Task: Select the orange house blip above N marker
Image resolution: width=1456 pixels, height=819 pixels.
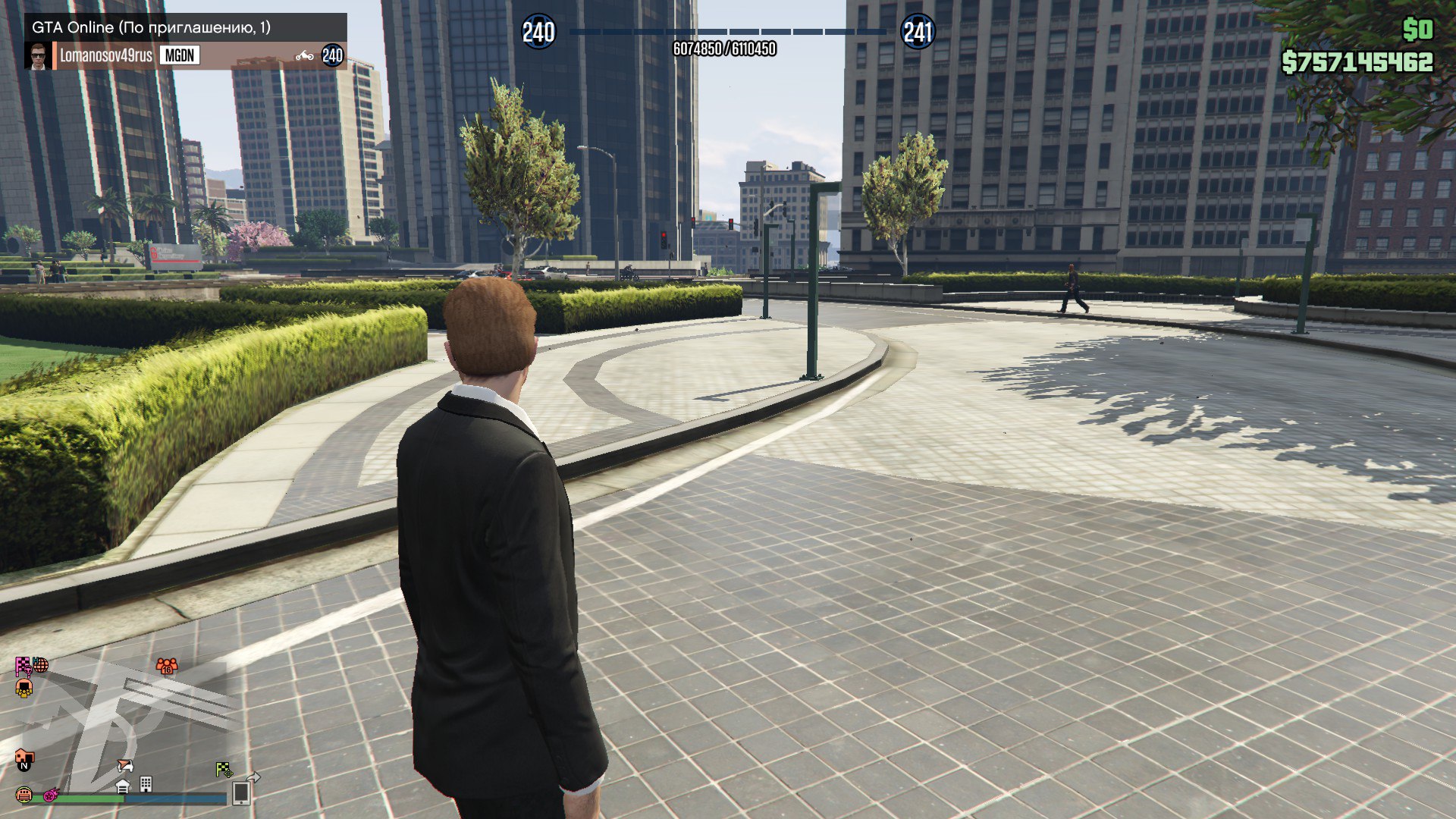Action: (24, 756)
